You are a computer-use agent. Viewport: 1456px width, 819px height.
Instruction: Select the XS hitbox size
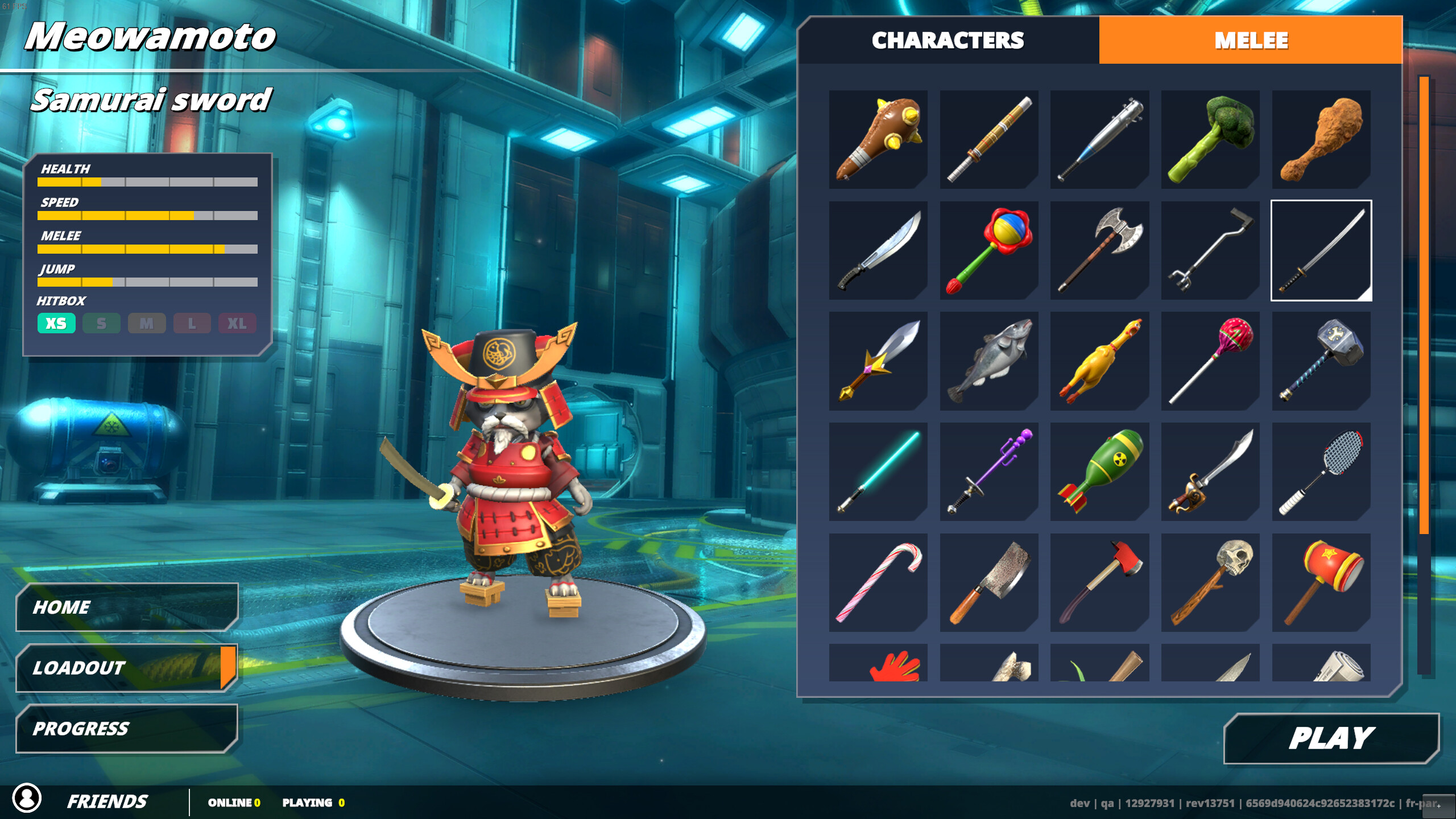[56, 323]
